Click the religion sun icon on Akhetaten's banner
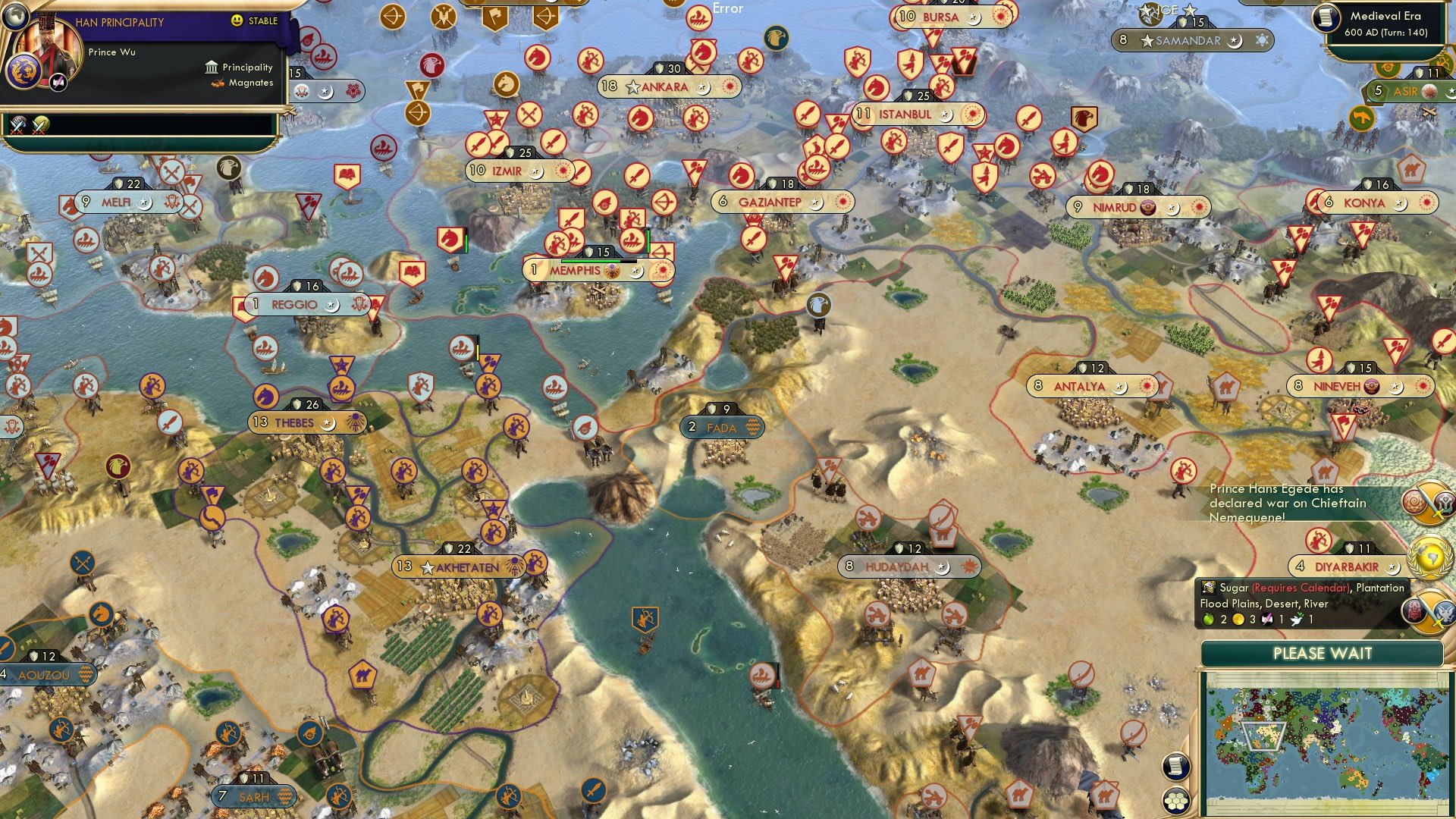 tap(514, 565)
